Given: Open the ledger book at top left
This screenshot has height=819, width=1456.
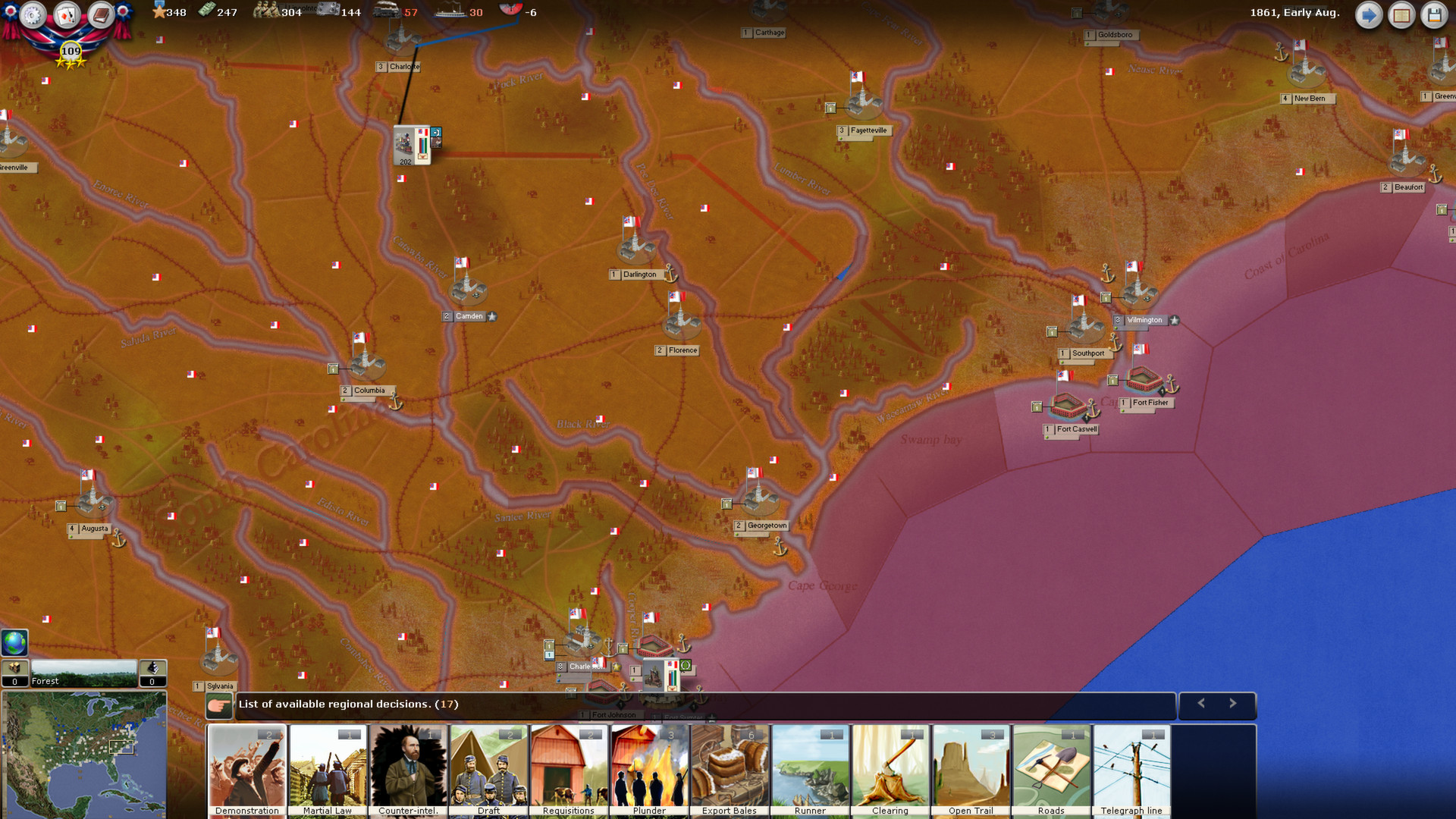Looking at the screenshot, I should (x=99, y=14).
